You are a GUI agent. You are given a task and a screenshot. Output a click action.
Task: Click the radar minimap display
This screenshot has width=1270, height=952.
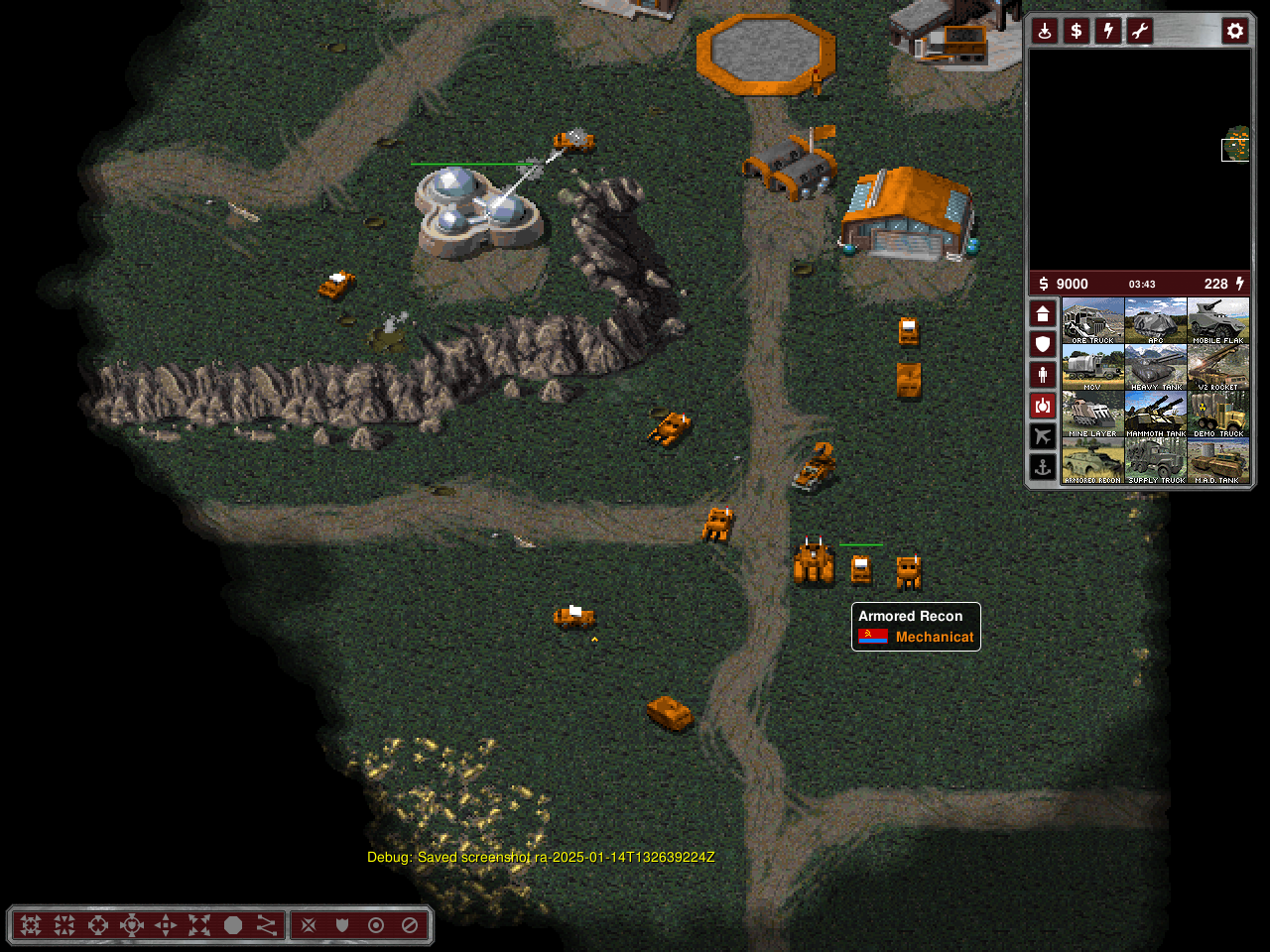(x=1139, y=159)
